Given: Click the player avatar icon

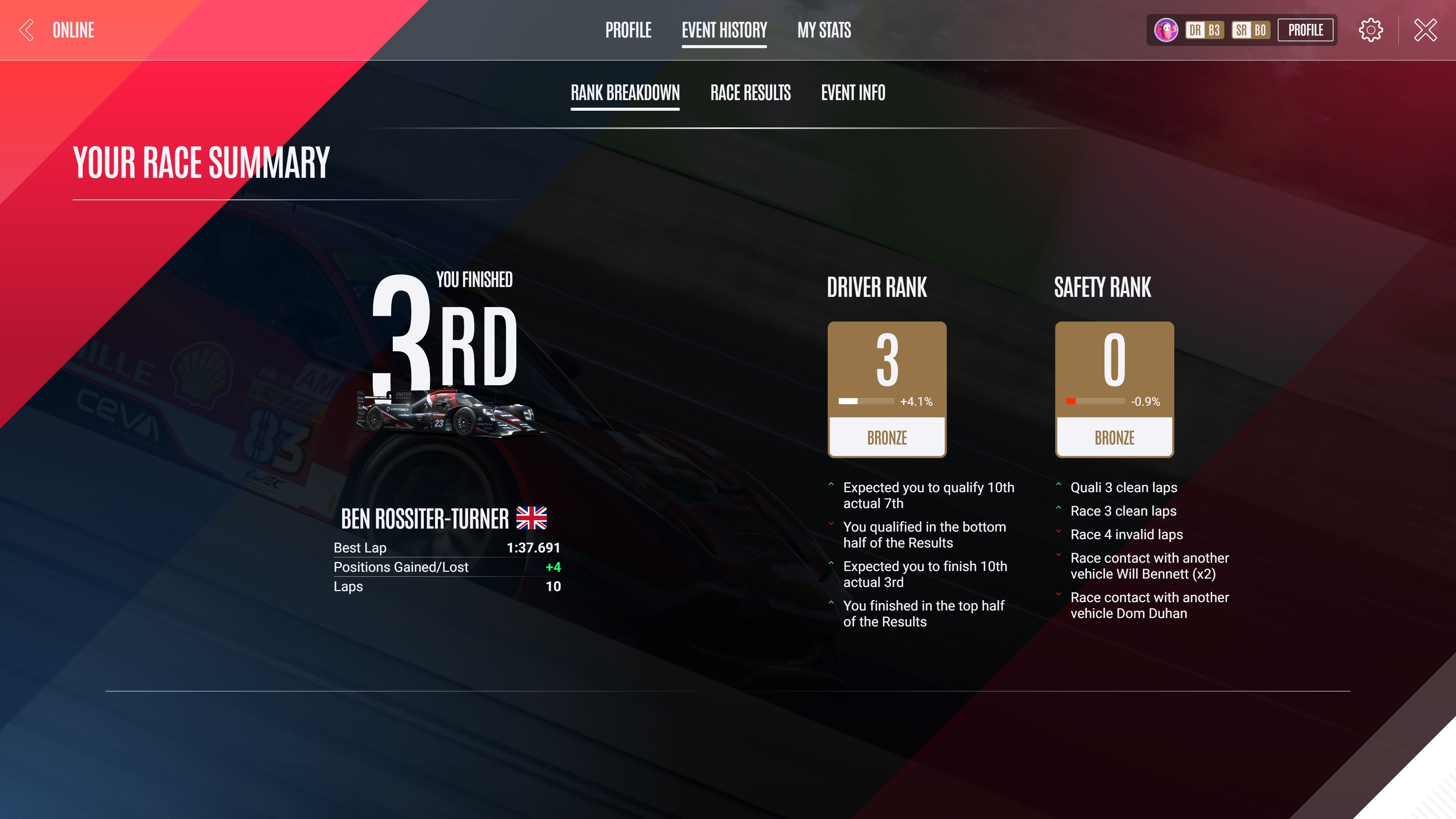Looking at the screenshot, I should [x=1166, y=30].
